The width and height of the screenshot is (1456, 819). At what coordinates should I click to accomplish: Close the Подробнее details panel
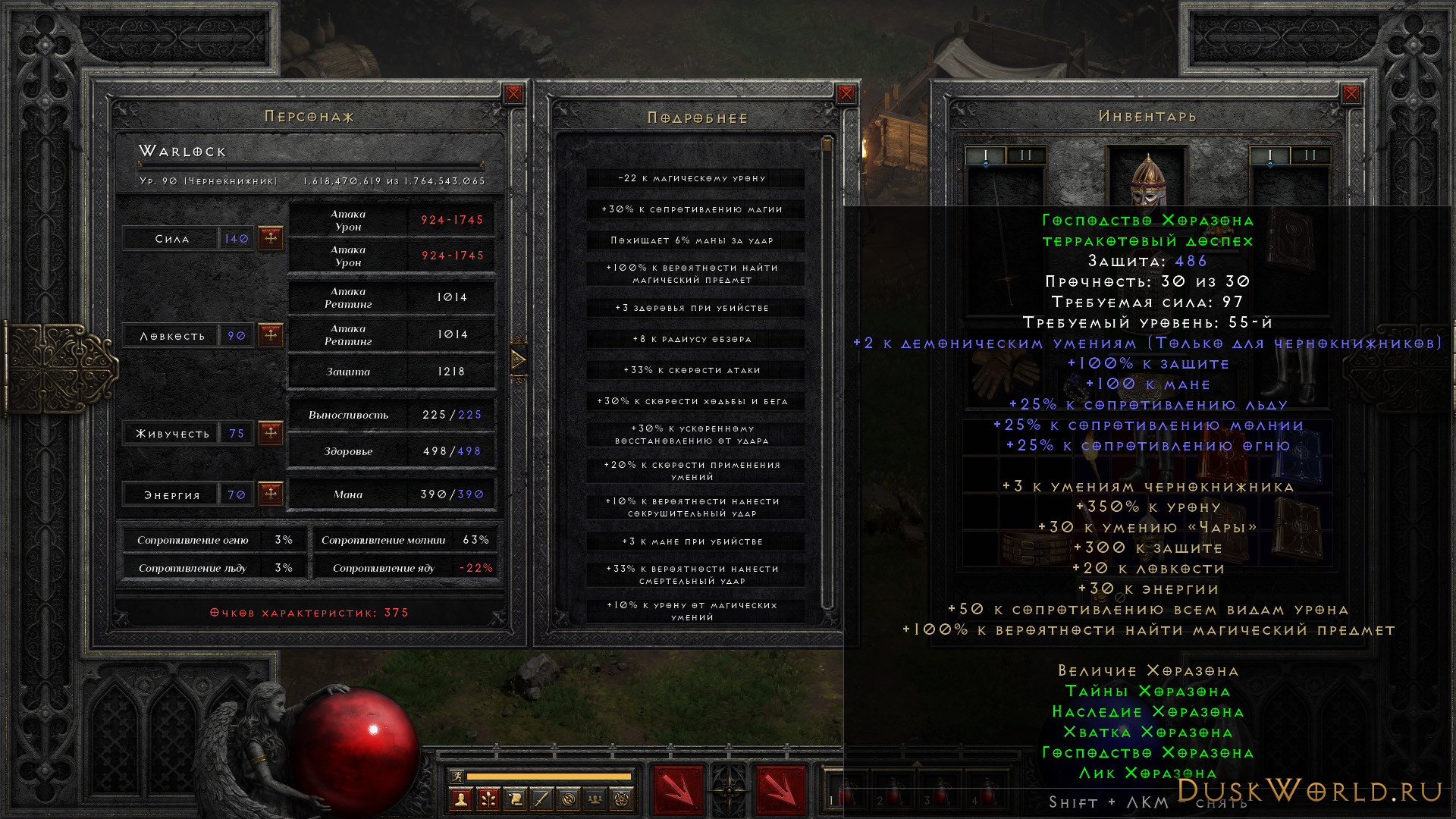[846, 94]
